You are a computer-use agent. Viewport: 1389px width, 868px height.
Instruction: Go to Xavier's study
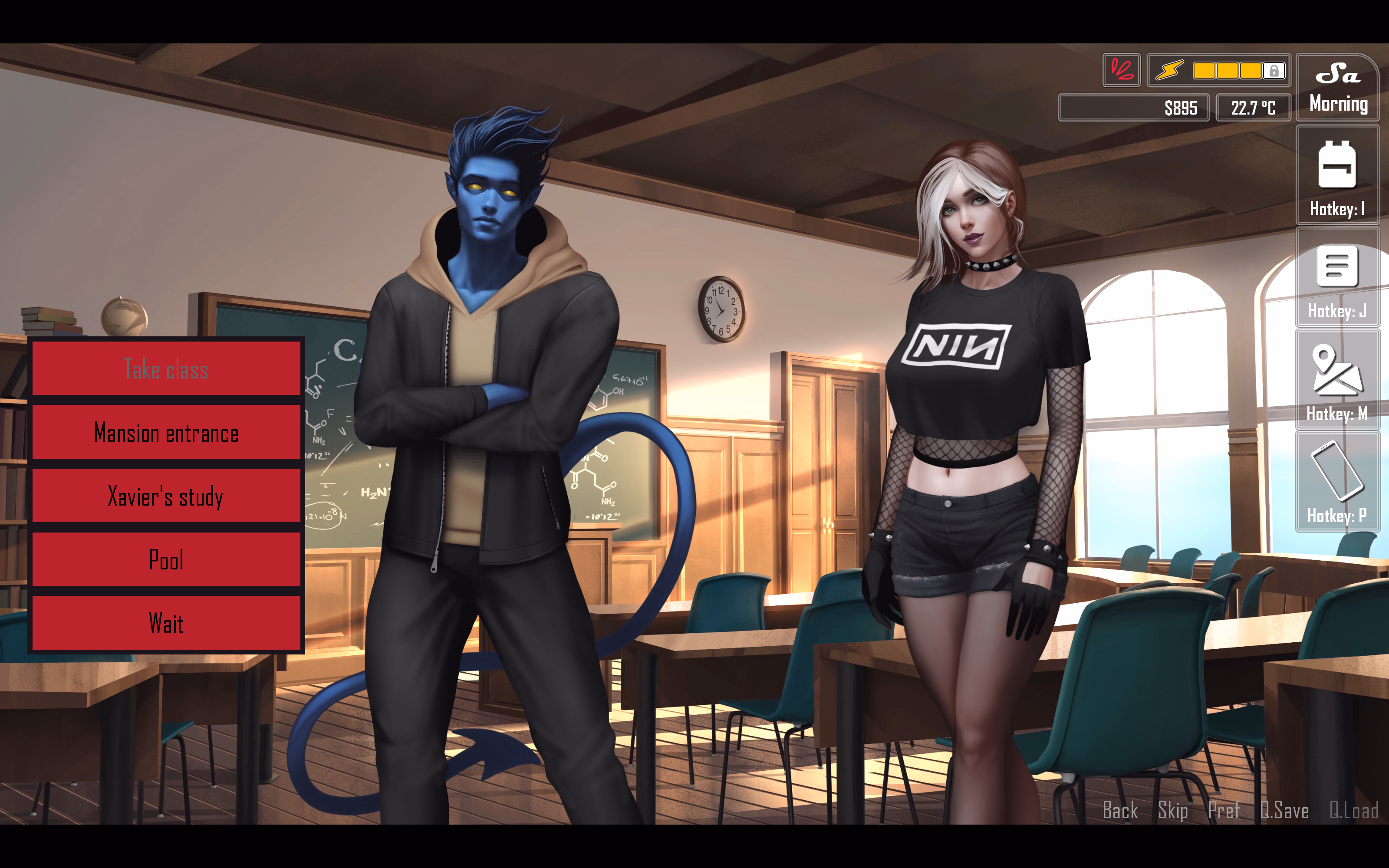pos(166,496)
